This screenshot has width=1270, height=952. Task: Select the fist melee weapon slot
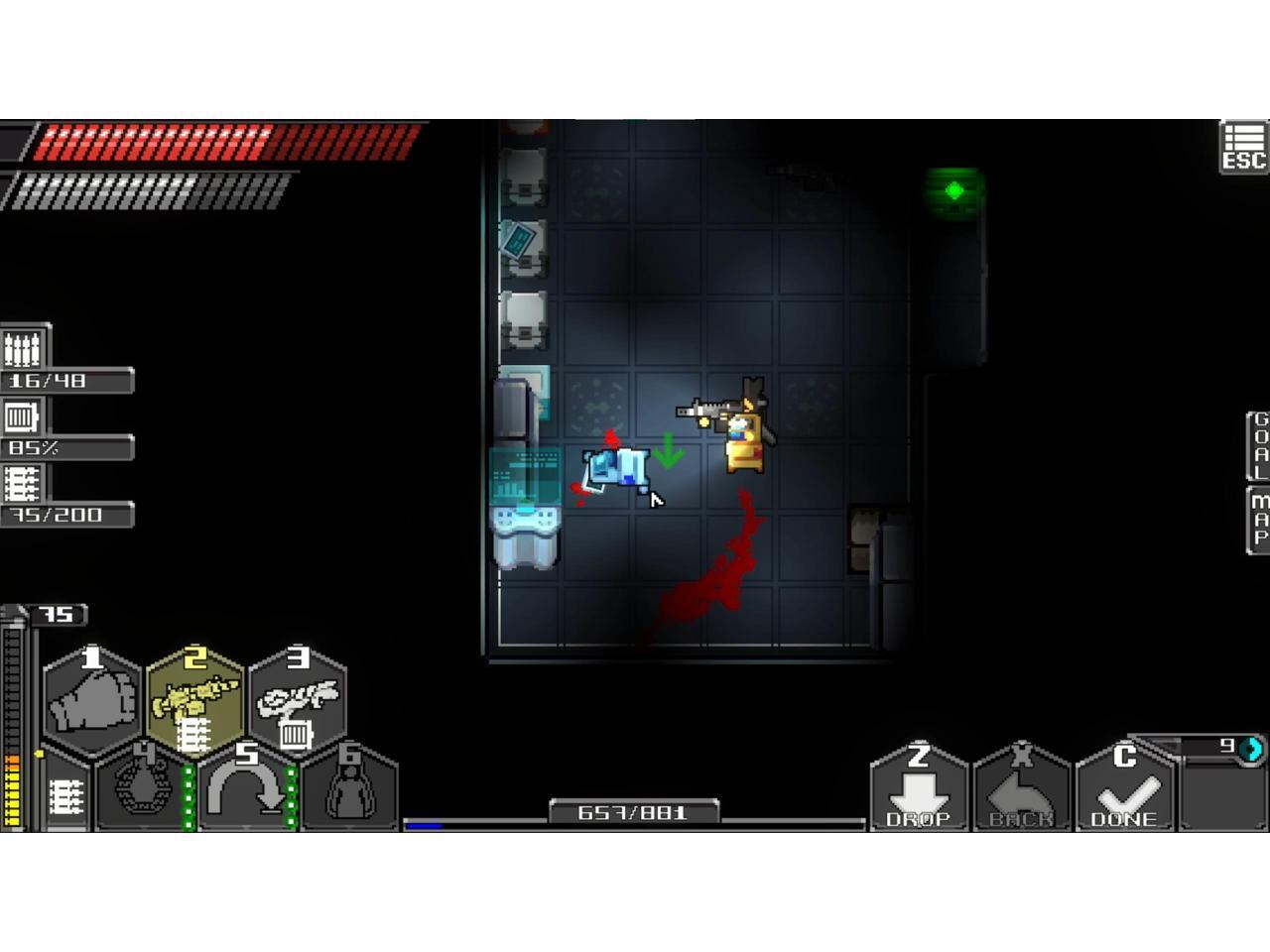tap(92, 699)
